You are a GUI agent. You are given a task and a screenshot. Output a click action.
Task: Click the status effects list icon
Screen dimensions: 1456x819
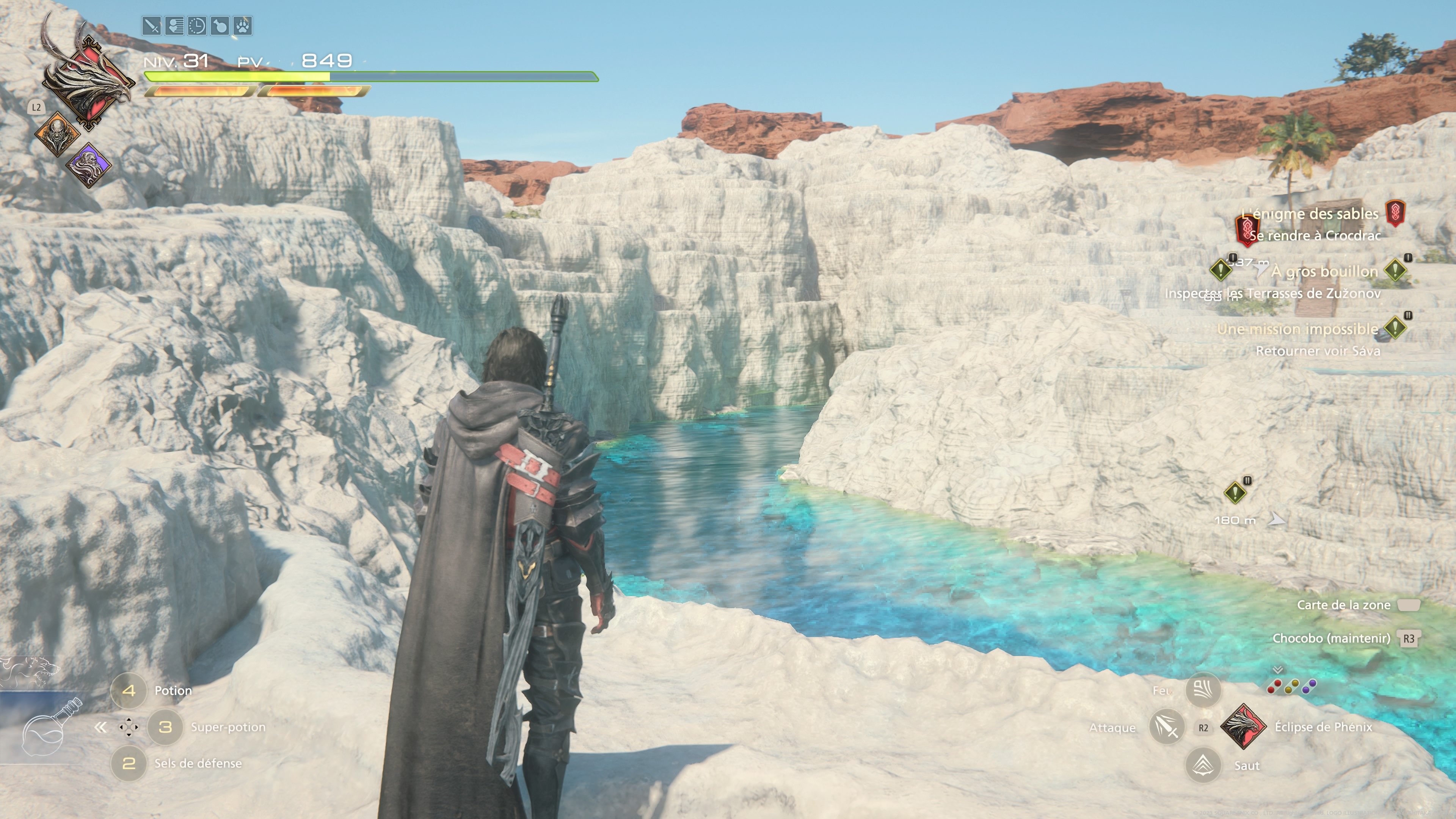point(174,27)
